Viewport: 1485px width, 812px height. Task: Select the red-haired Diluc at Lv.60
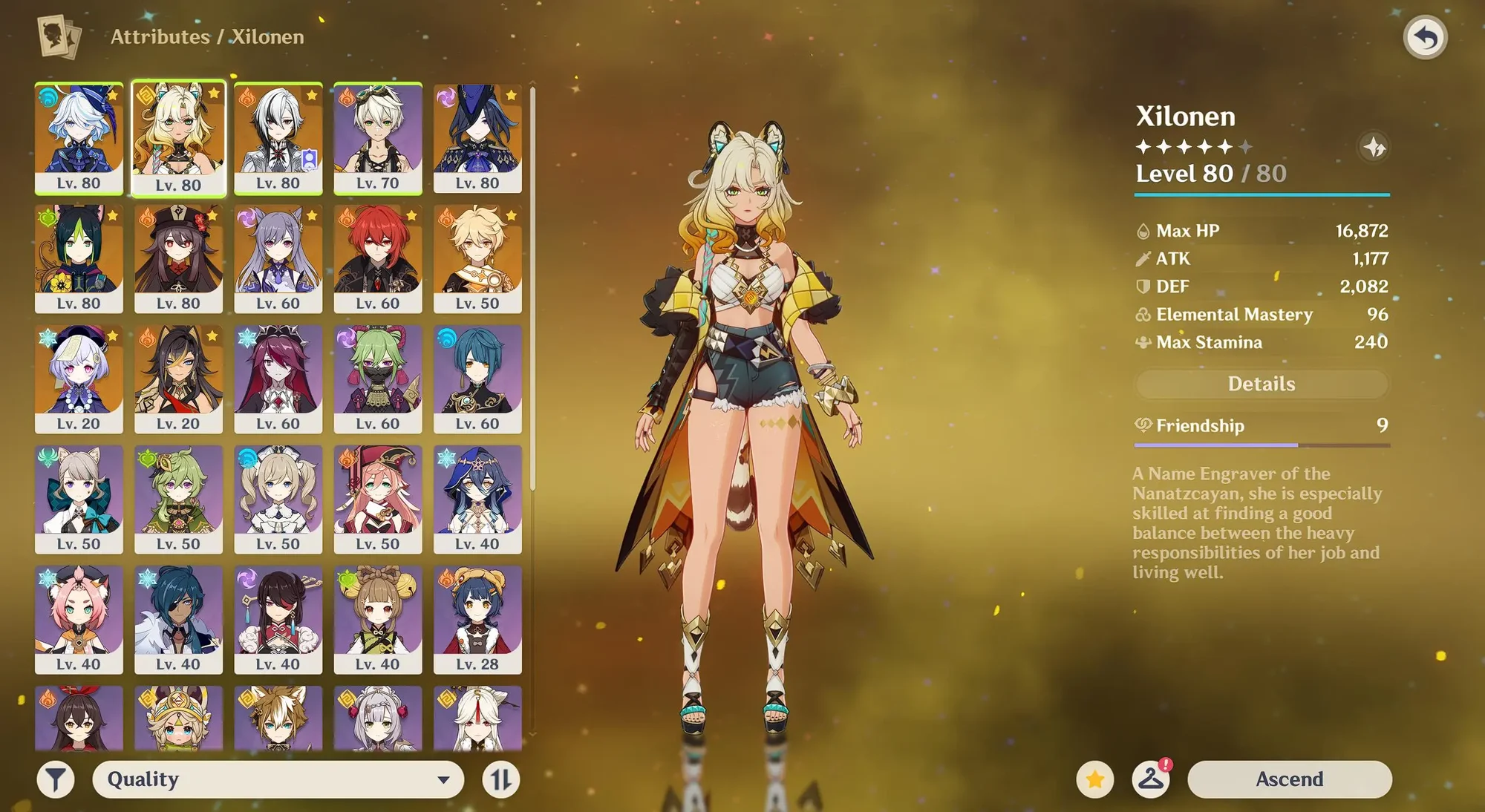379,256
